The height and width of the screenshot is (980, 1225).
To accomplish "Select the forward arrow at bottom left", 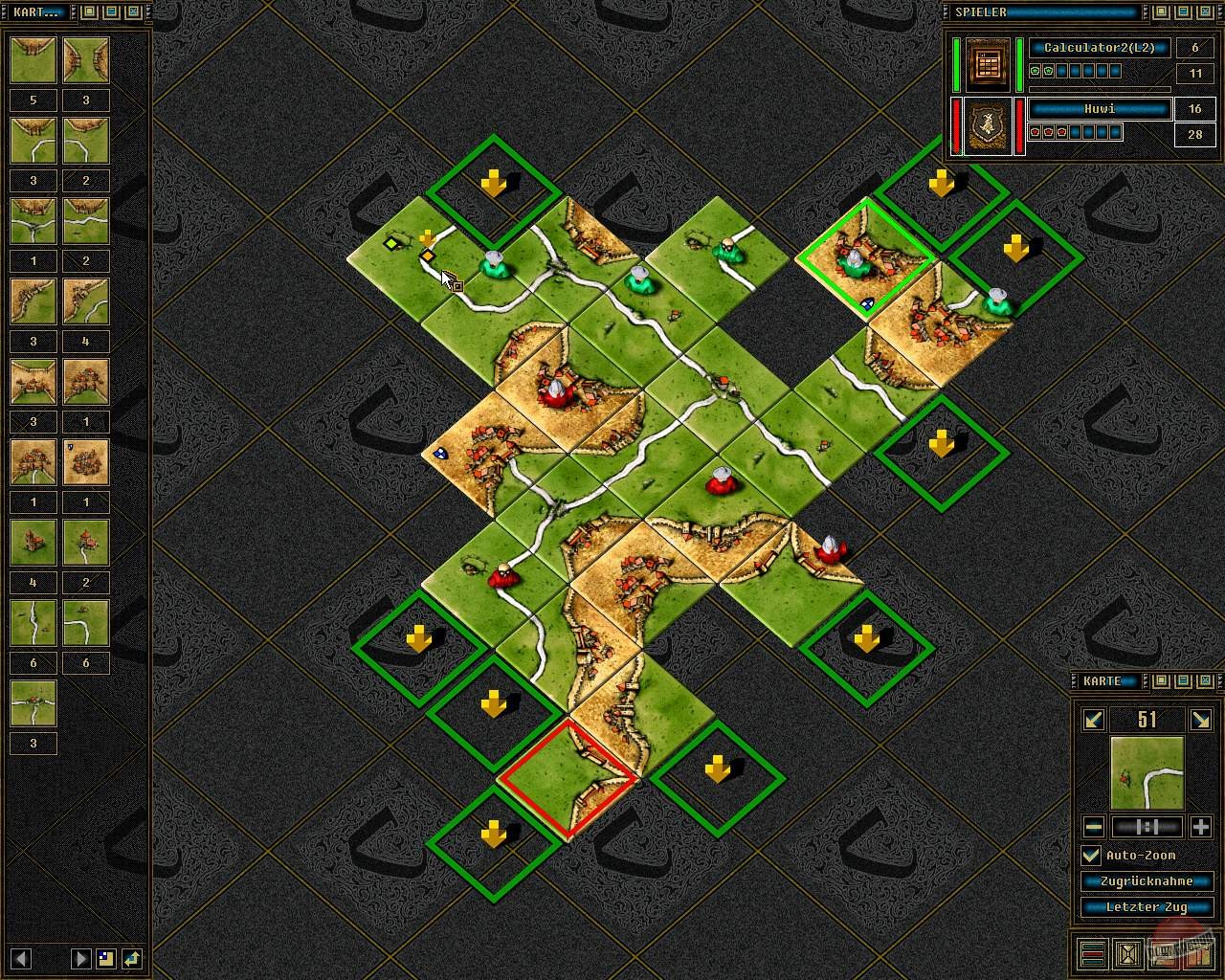I will click(80, 958).
